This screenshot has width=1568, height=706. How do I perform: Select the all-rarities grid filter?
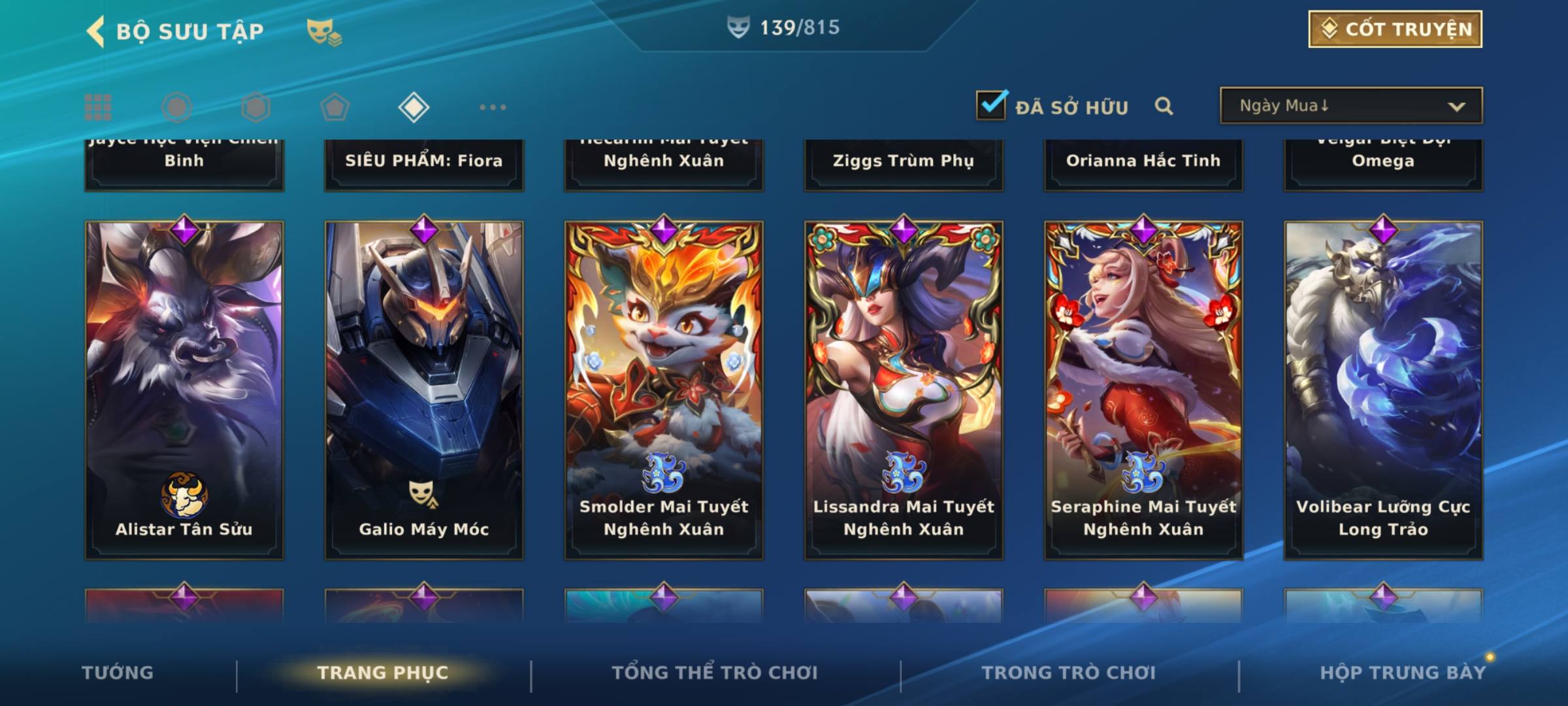(98, 107)
